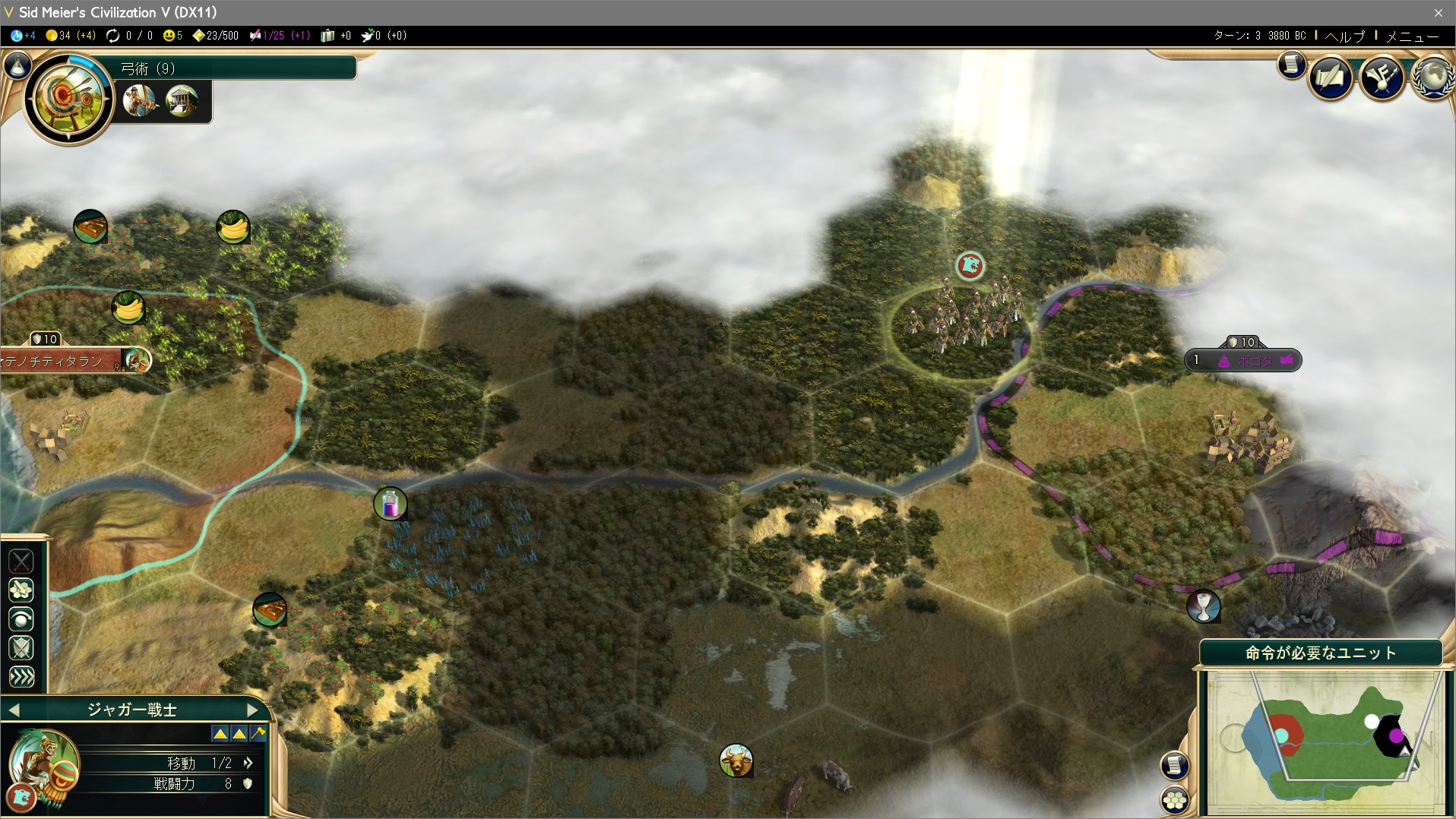The width and height of the screenshot is (1456, 819).
Task: Close the Civilization V window
Action: click(1438, 12)
